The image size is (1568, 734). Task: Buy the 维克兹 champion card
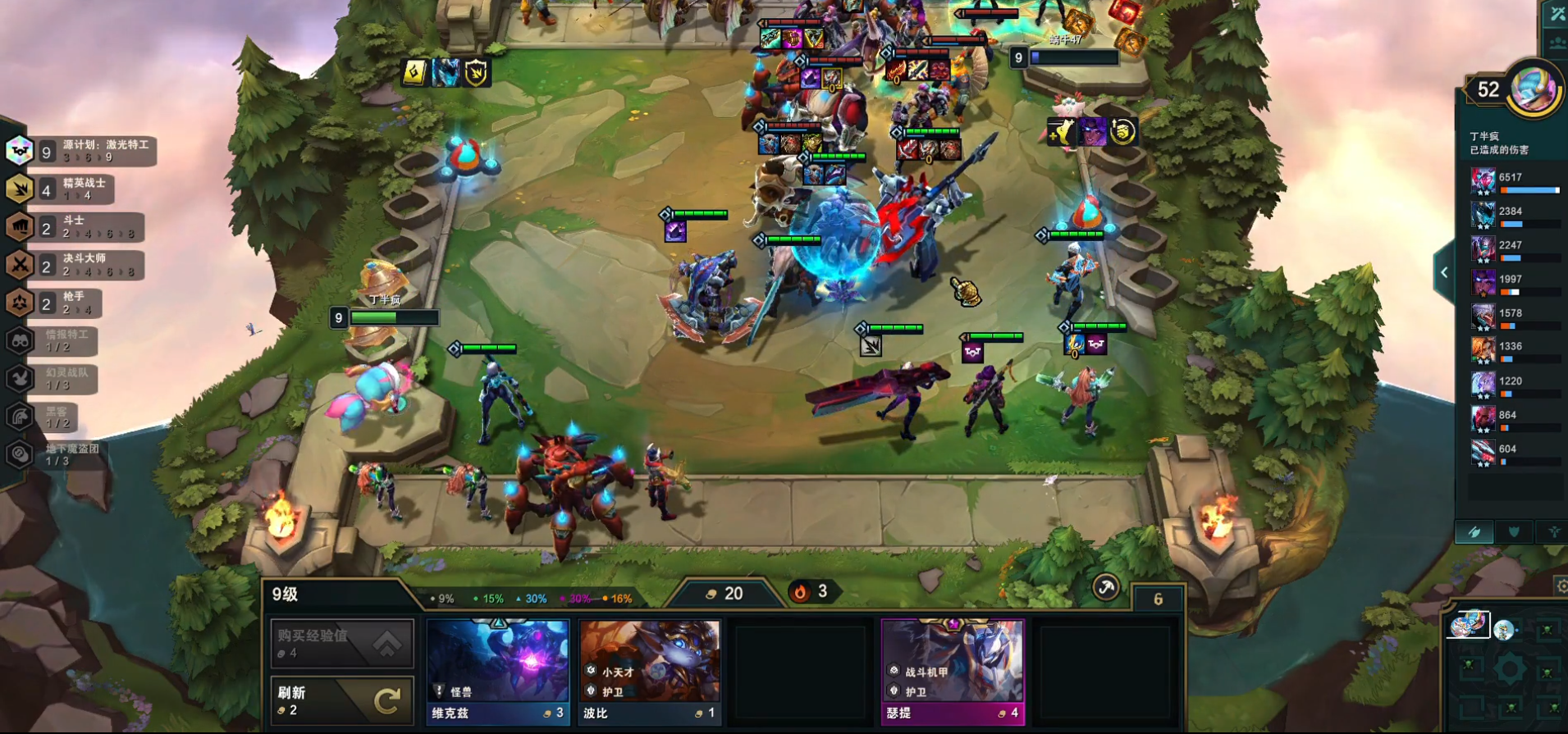pos(498,672)
